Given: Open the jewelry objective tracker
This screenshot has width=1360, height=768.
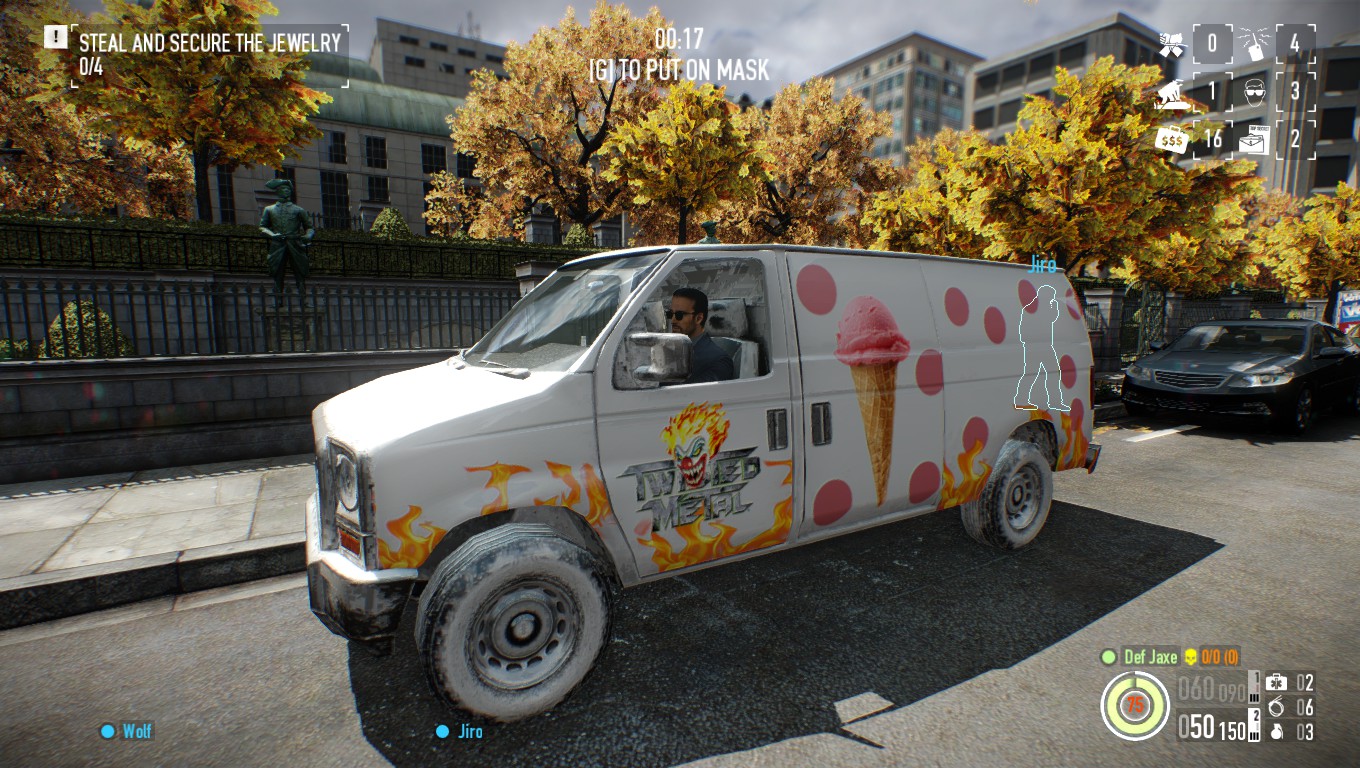Looking at the screenshot, I should (209, 54).
